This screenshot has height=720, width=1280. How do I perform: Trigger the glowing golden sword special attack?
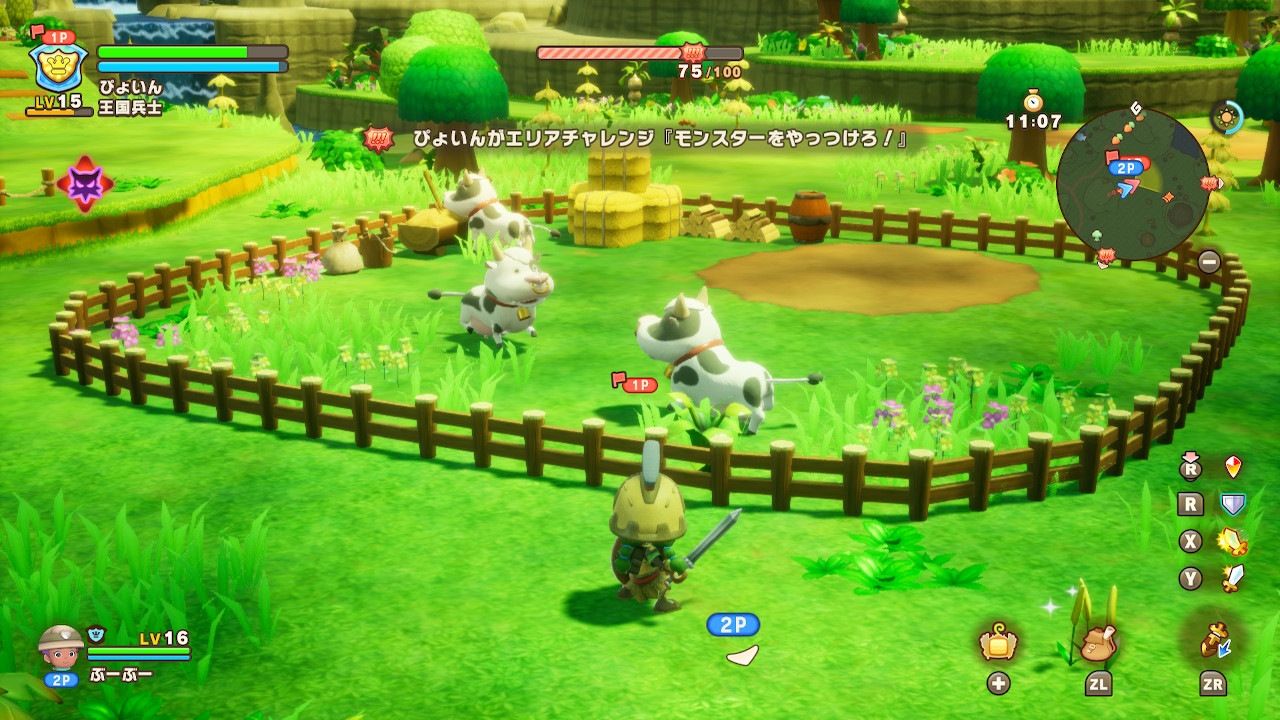pyautogui.click(x=1234, y=542)
